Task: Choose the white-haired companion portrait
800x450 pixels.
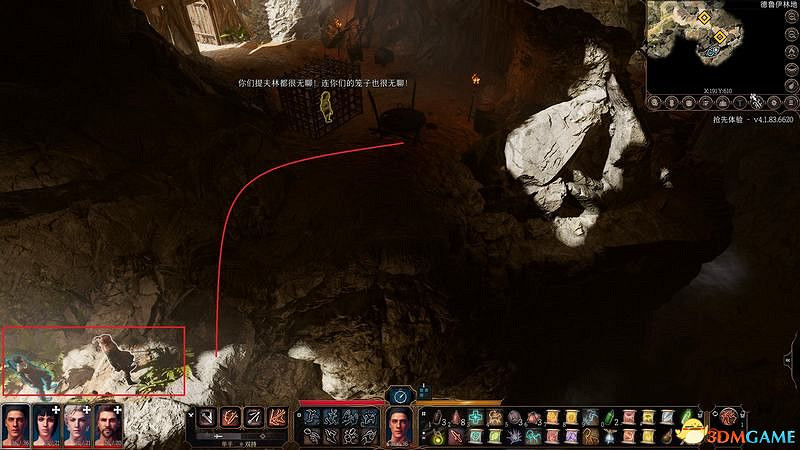Action: coord(77,426)
